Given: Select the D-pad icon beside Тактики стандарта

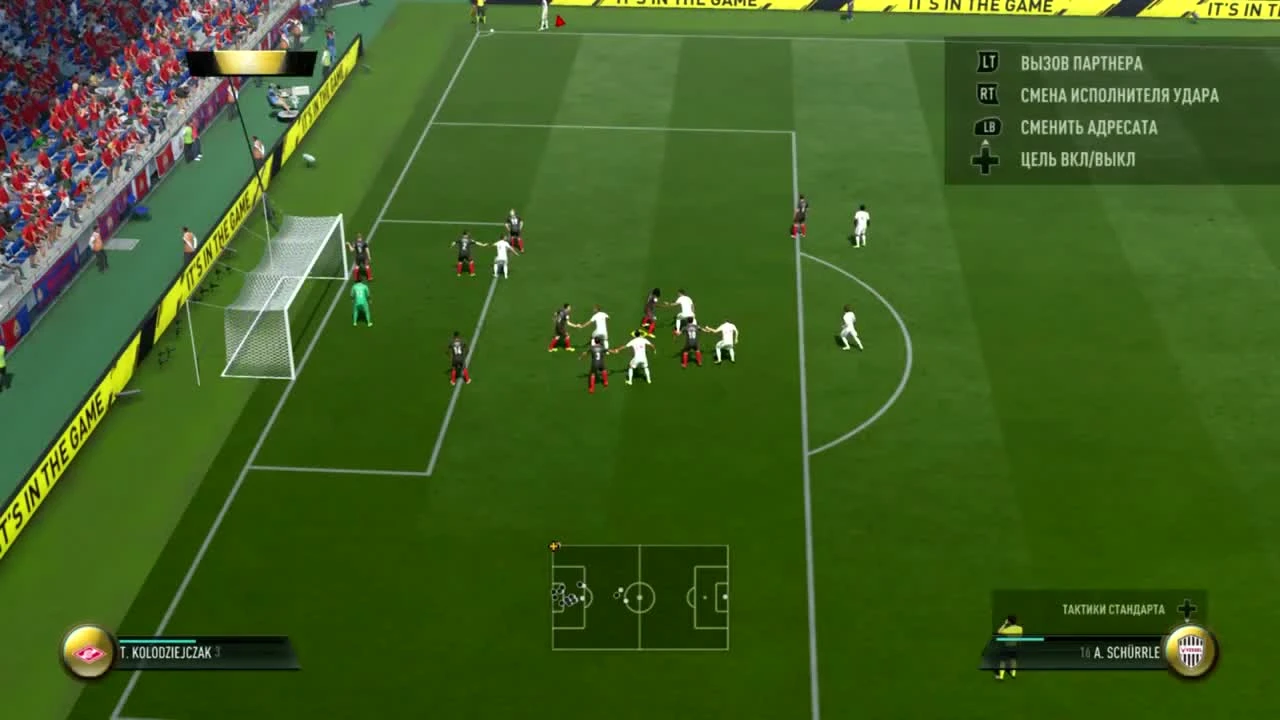Looking at the screenshot, I should coord(1188,609).
